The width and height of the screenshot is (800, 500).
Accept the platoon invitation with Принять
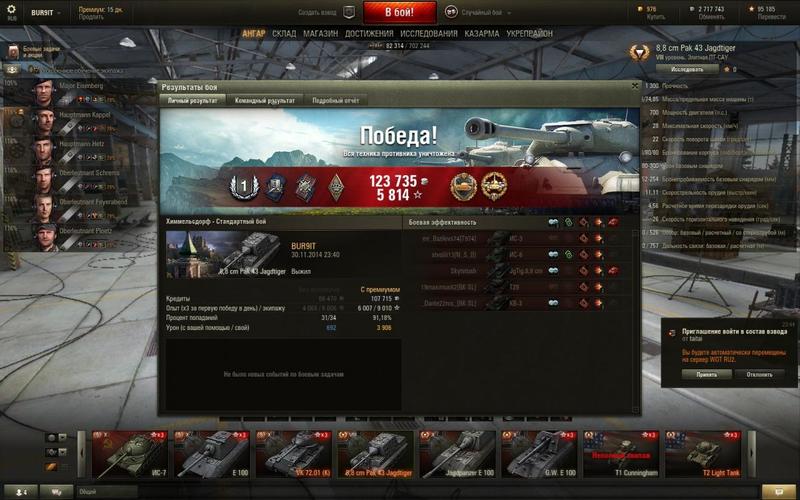point(700,374)
